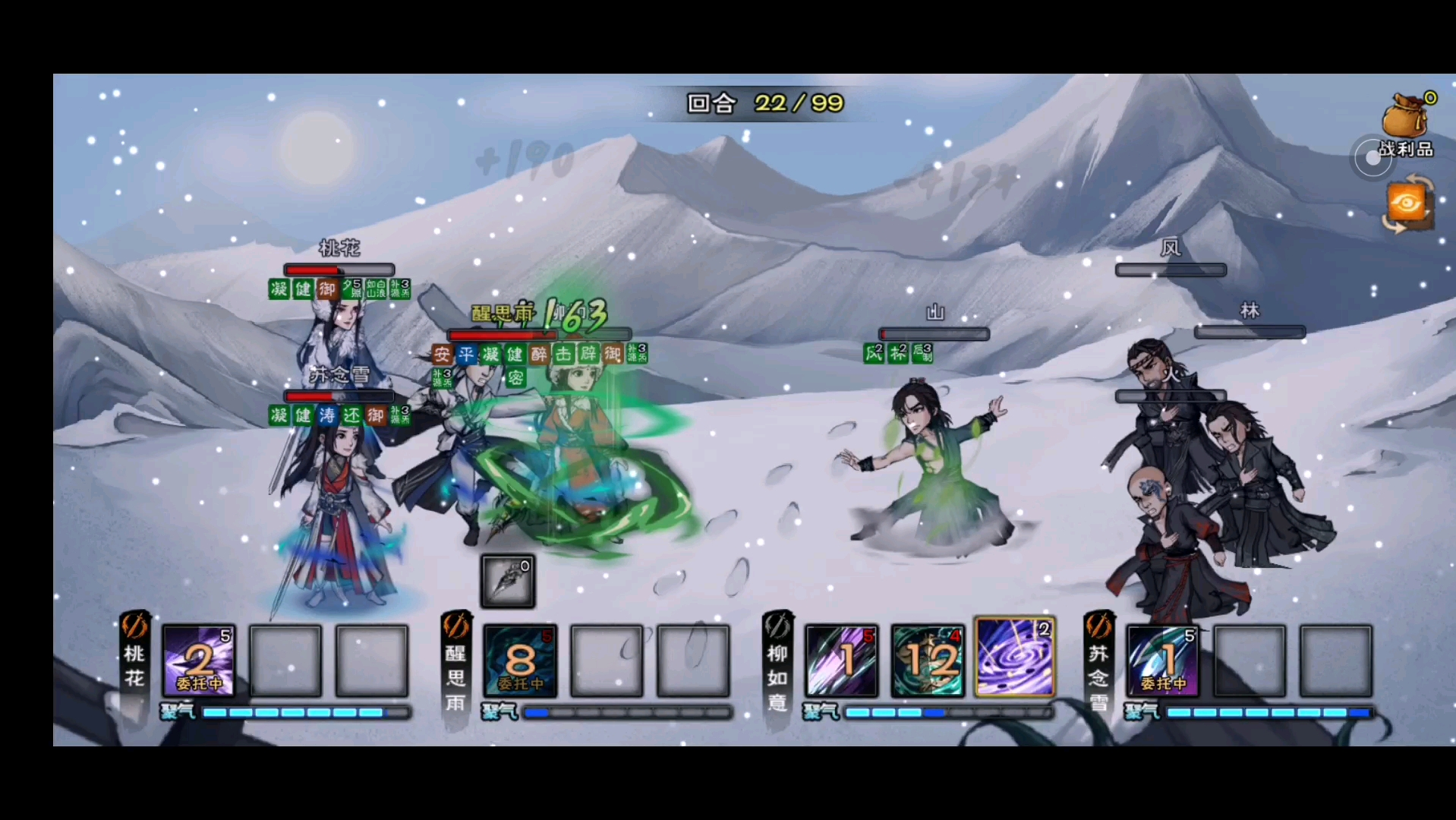Toggle 醒思雨's auto-battle sword emblem
Screen dimensions: 1456x820
coord(456,626)
